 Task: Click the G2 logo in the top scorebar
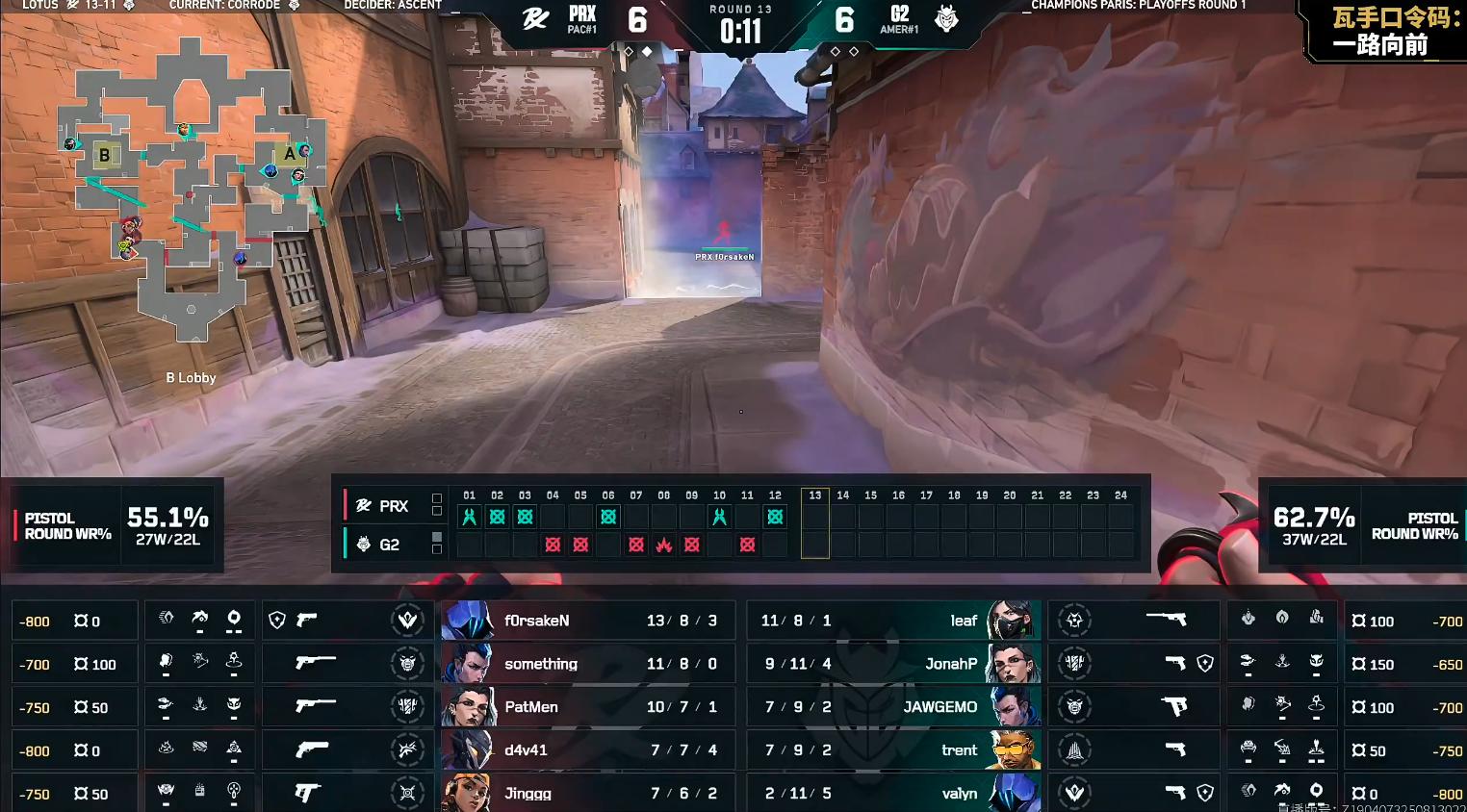946,18
